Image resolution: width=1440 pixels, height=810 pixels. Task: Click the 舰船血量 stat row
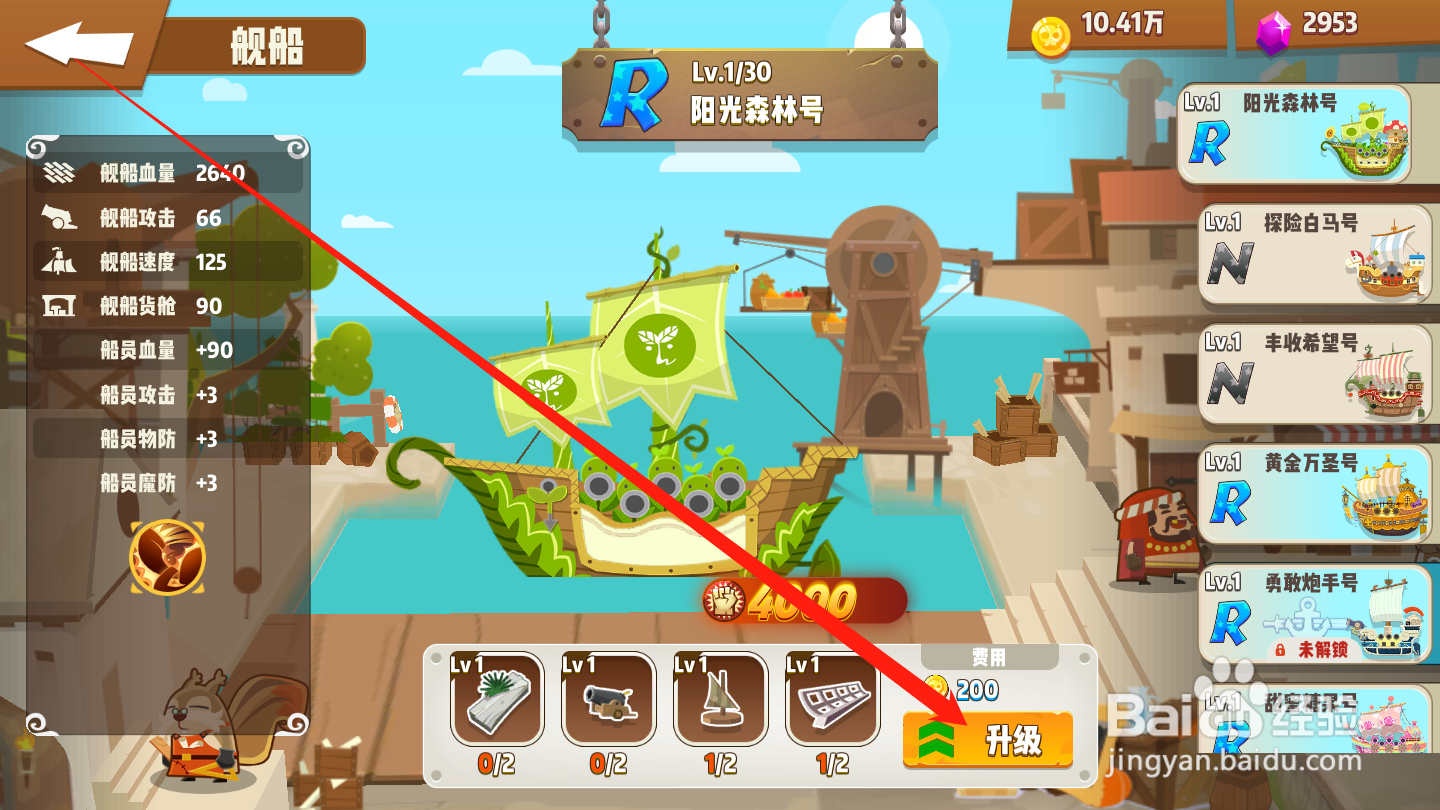(160, 172)
